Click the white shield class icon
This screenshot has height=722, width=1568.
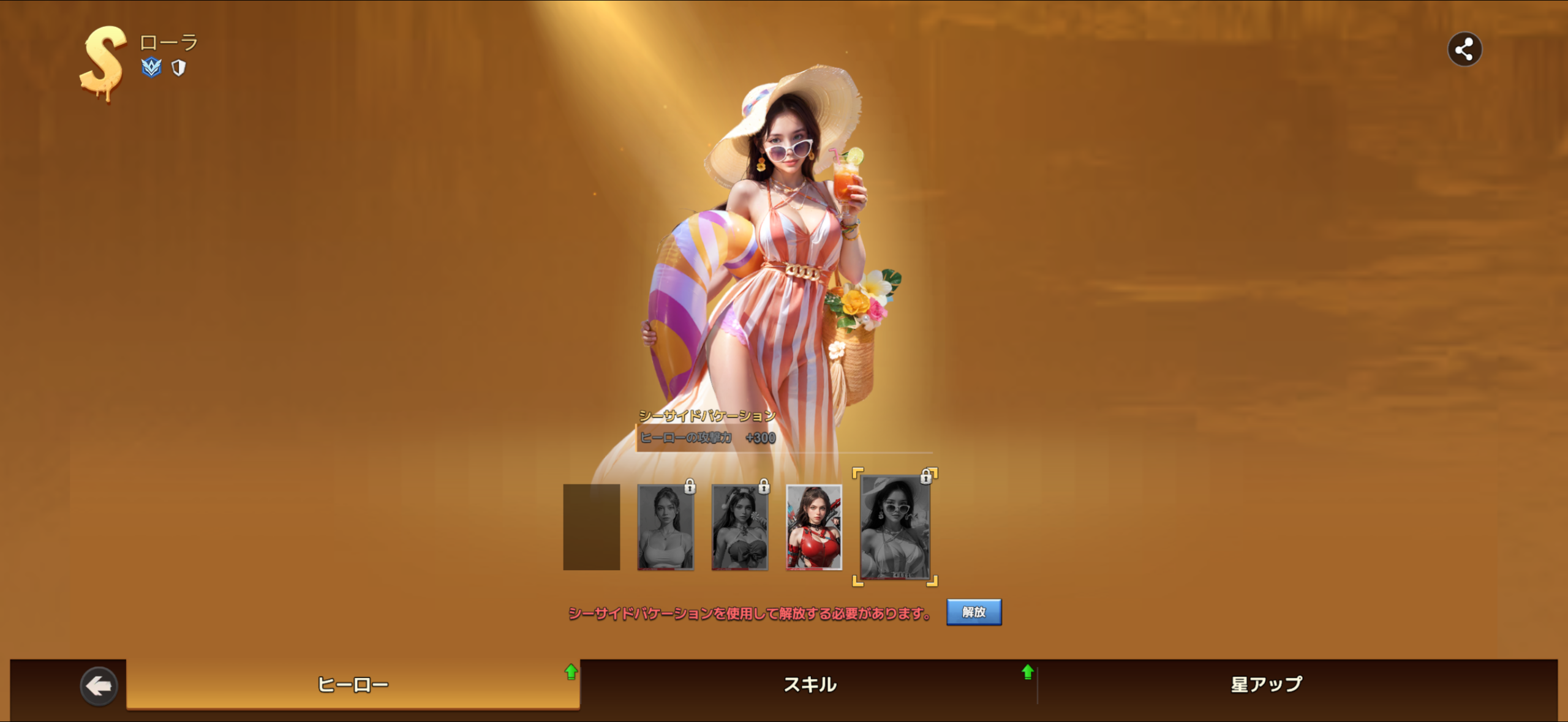pyautogui.click(x=178, y=68)
